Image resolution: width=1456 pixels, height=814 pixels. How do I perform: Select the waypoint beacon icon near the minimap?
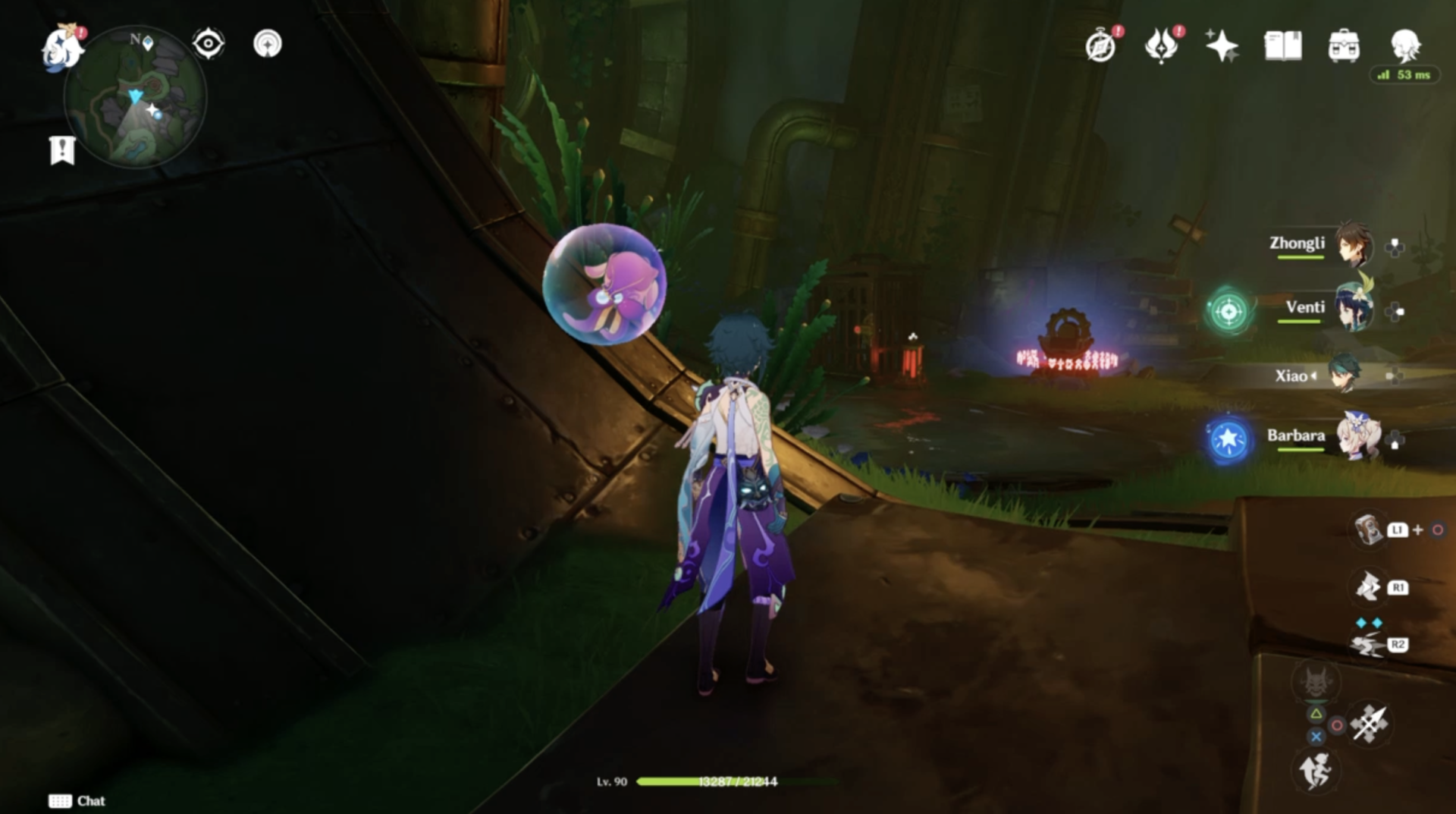click(268, 44)
